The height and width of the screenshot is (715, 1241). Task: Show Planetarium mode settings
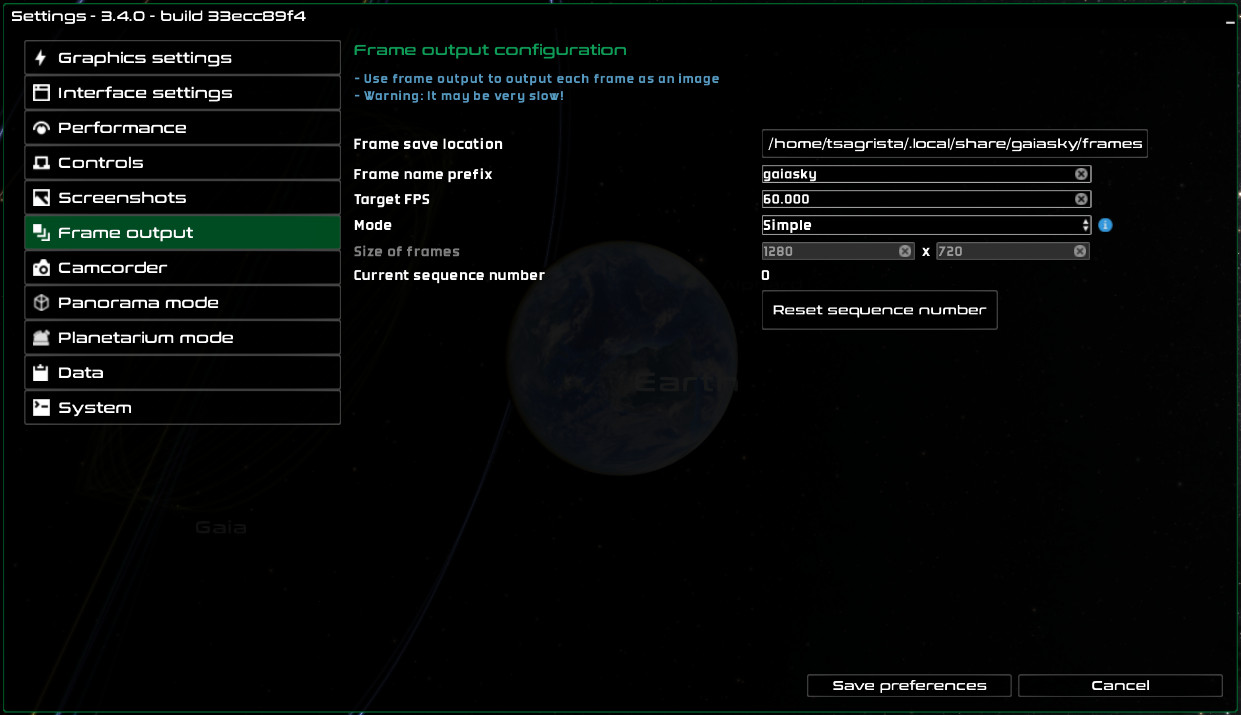182,338
